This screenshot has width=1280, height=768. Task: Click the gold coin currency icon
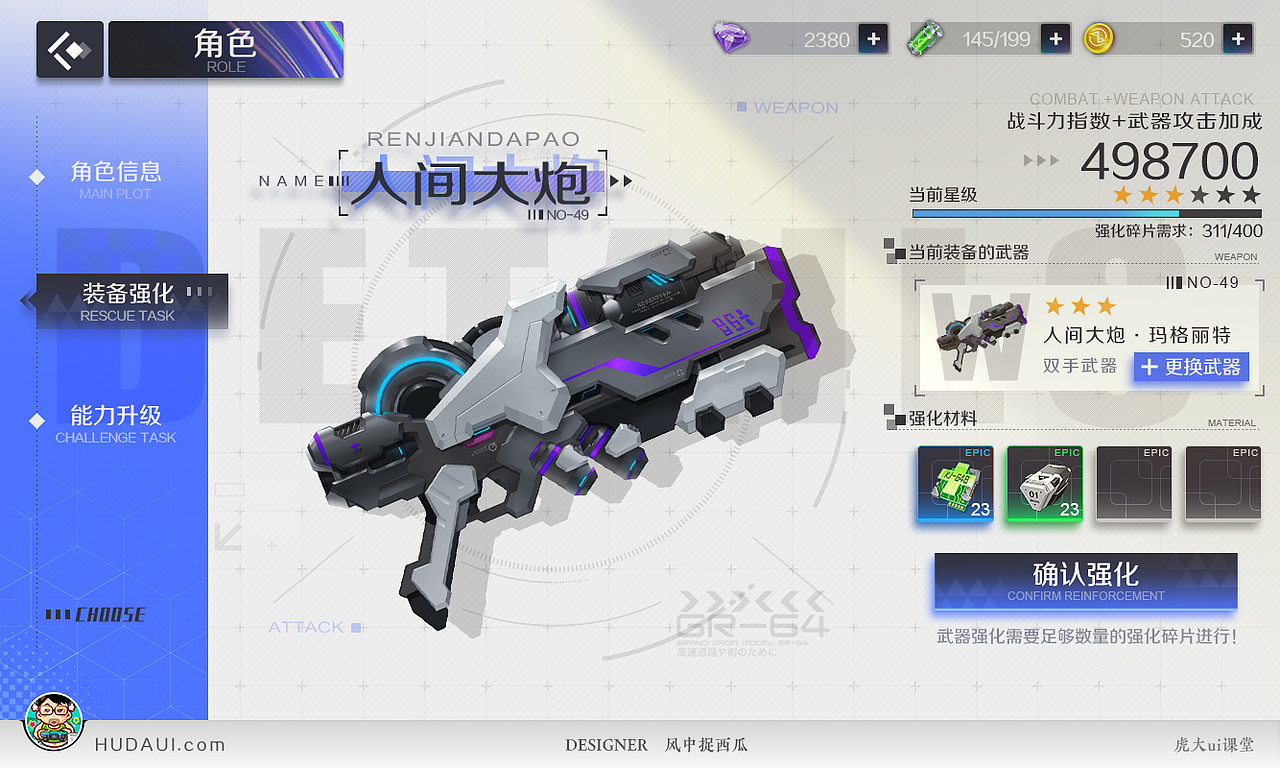[1098, 39]
